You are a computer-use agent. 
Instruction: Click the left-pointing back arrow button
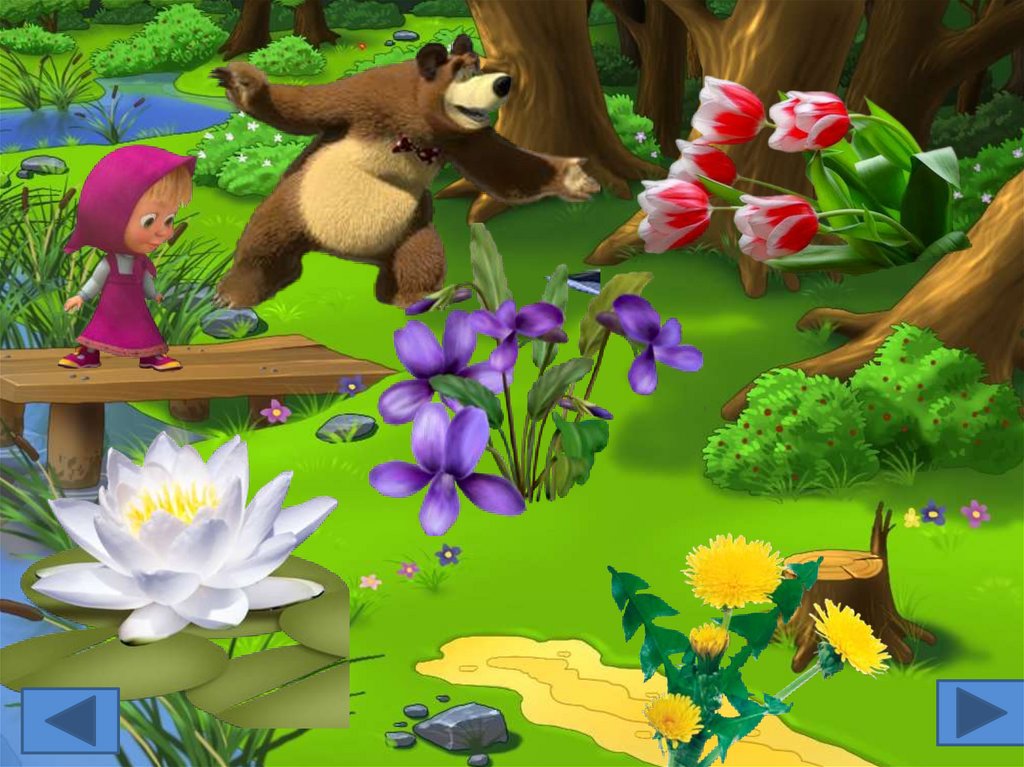70,720
